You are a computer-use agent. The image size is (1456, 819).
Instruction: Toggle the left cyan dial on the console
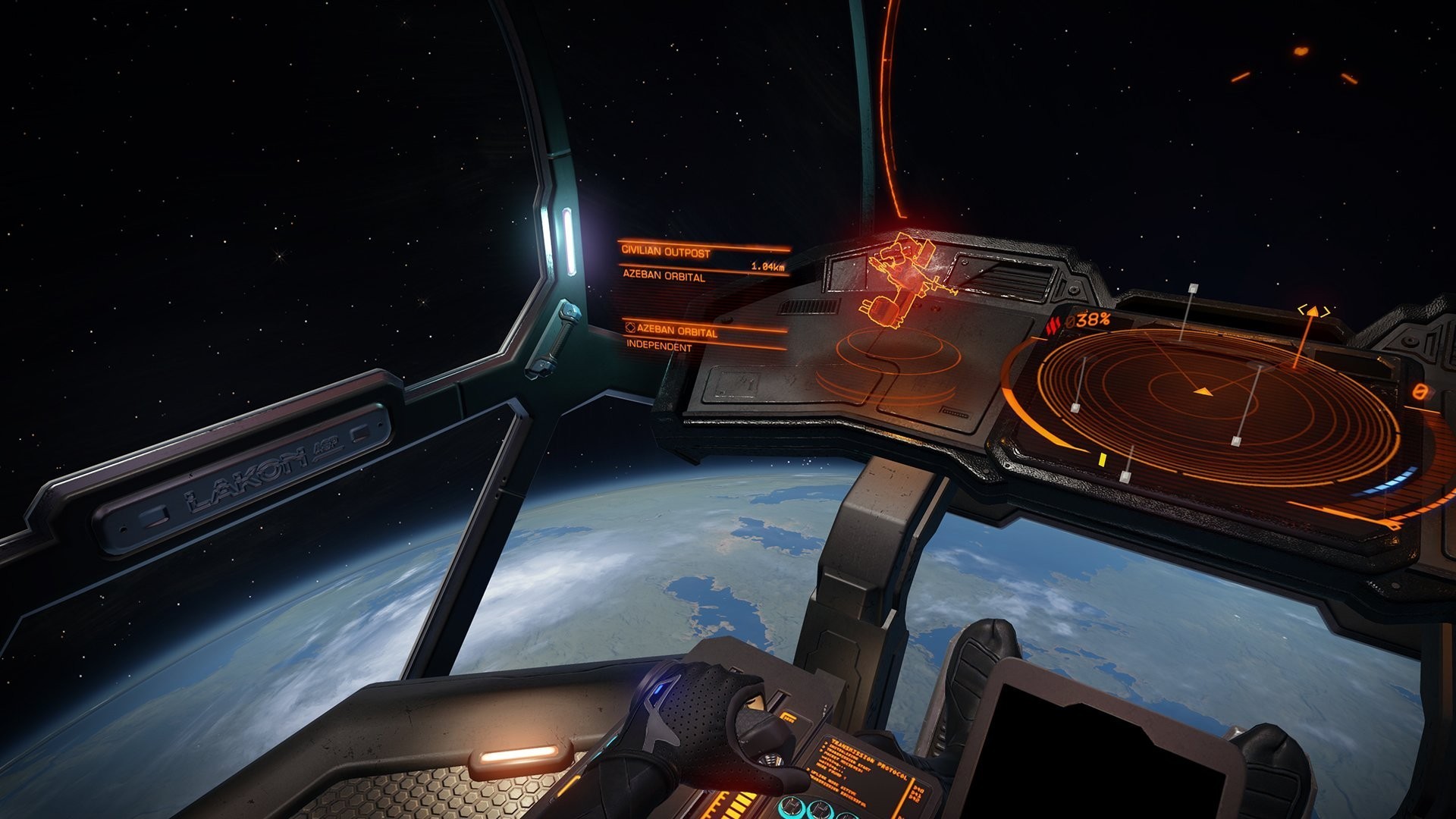(x=792, y=807)
